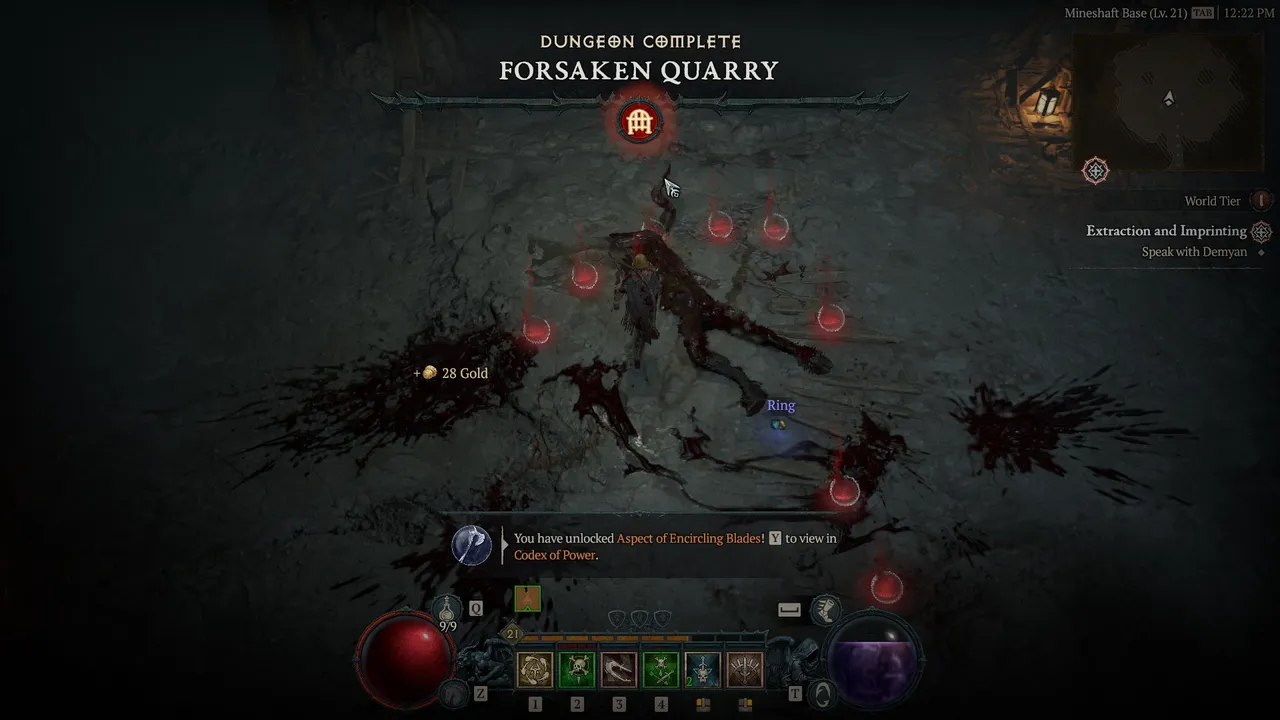Screen dimensions: 1280x720
Task: Click the quest marker icon below the minimap
Action: (x=1096, y=171)
